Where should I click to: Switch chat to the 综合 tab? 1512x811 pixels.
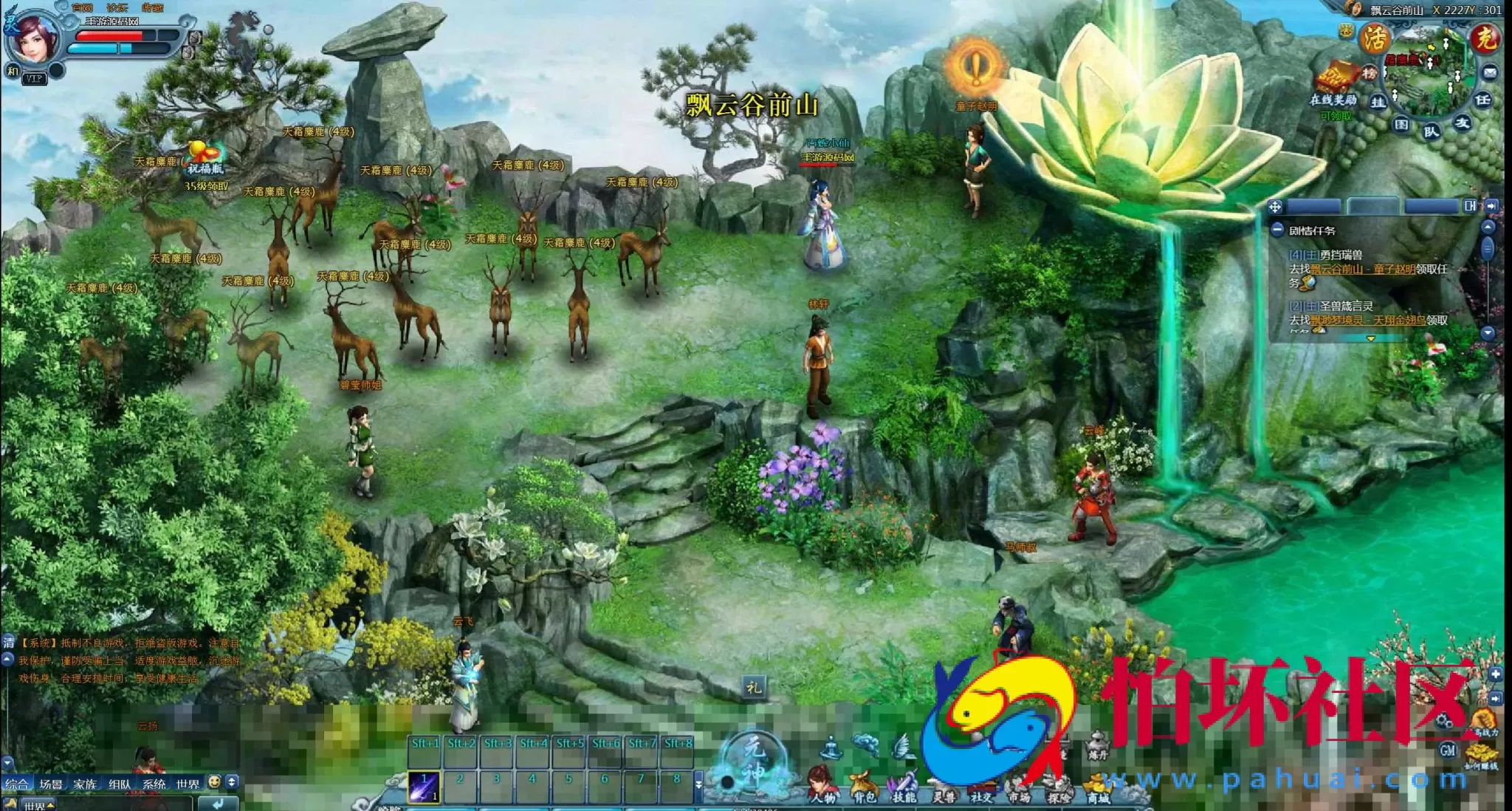tap(16, 784)
